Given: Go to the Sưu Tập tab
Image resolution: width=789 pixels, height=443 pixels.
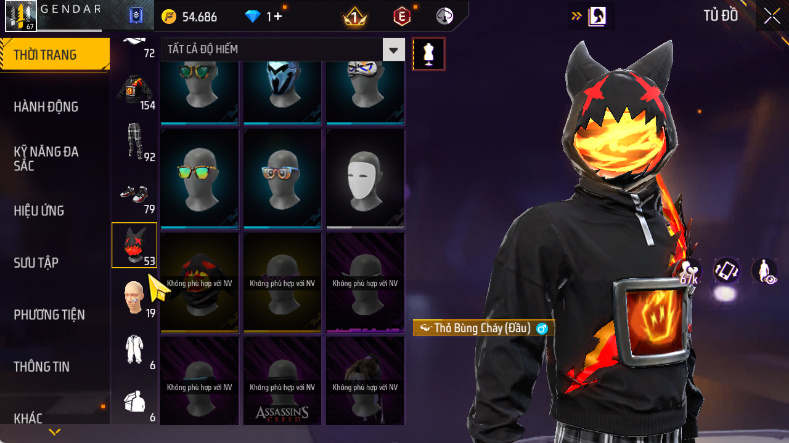Looking at the screenshot, I should coord(36,263).
